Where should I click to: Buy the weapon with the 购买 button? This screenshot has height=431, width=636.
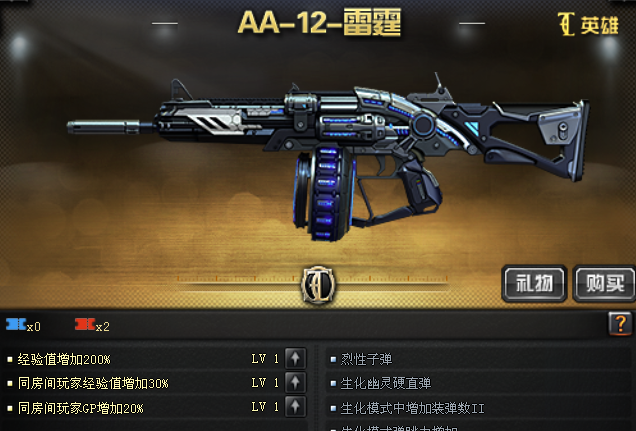tap(605, 283)
